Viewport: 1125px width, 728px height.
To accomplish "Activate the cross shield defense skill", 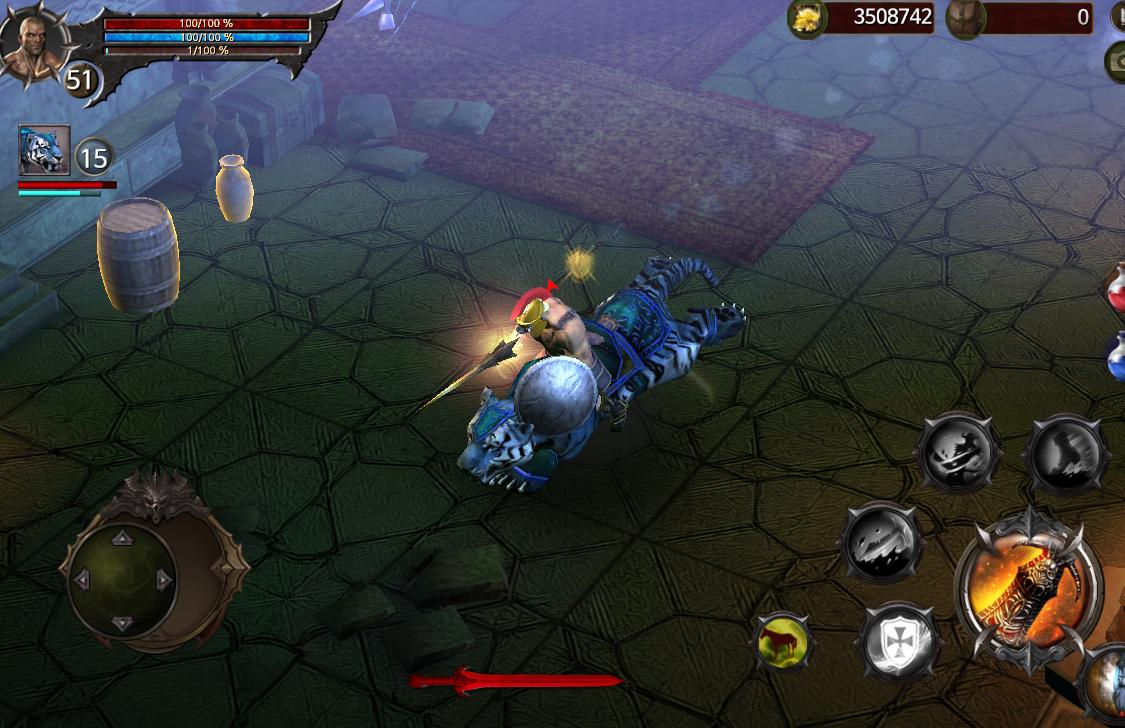I will coord(898,640).
